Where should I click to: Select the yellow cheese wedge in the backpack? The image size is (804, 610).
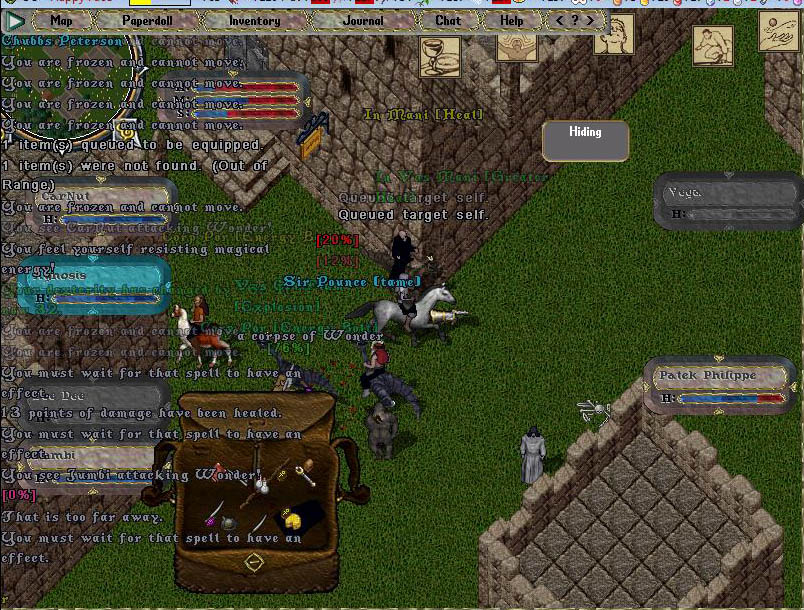point(292,521)
